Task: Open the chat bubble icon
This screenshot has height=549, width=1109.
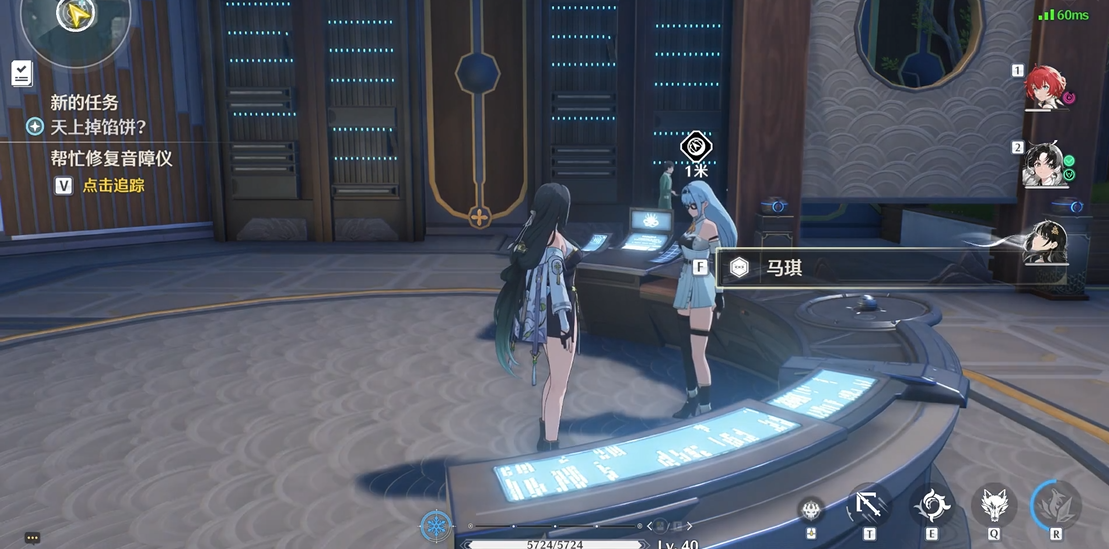Action: pyautogui.click(x=32, y=538)
